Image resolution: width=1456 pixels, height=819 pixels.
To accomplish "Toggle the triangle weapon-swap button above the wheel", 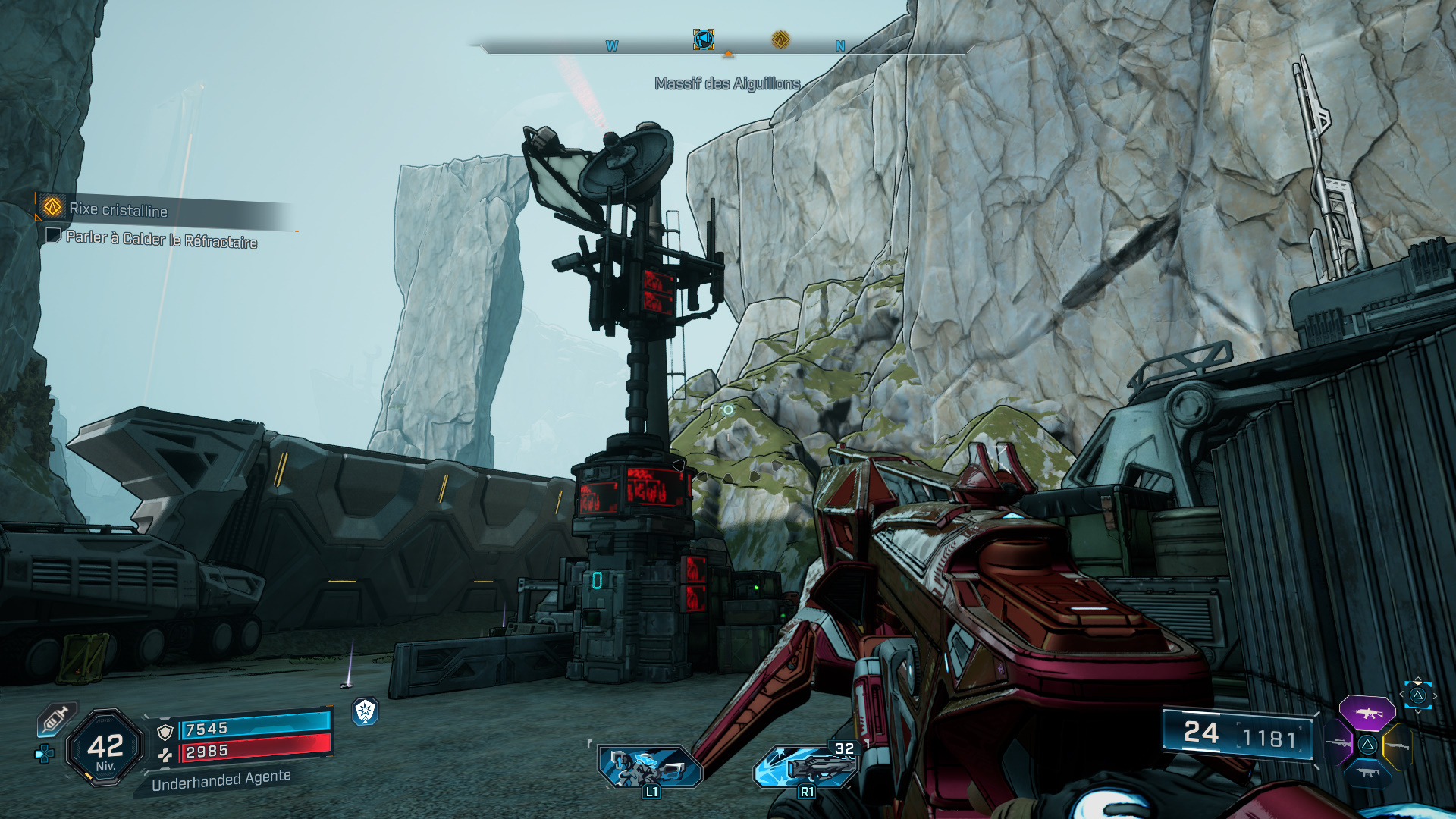I will 1418,696.
